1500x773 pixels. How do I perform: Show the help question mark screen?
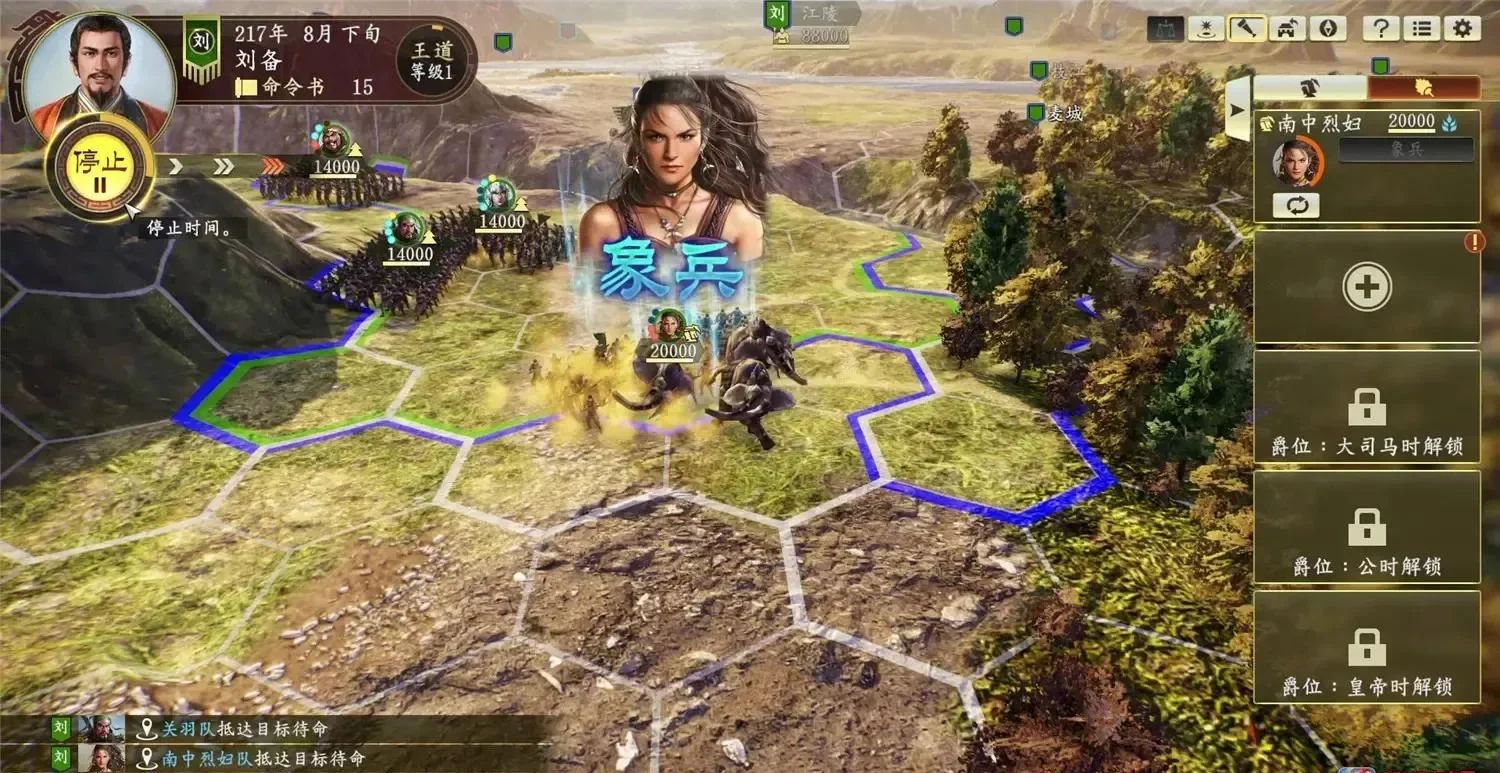click(x=1380, y=28)
